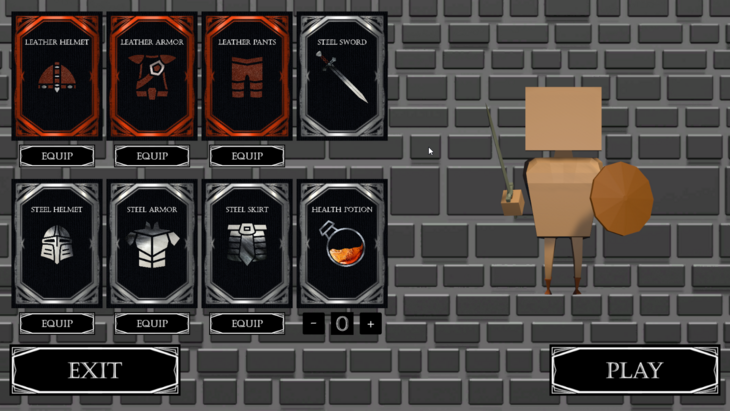Equip the Steel Helmet
This screenshot has width=730, height=411.
pos(57,323)
